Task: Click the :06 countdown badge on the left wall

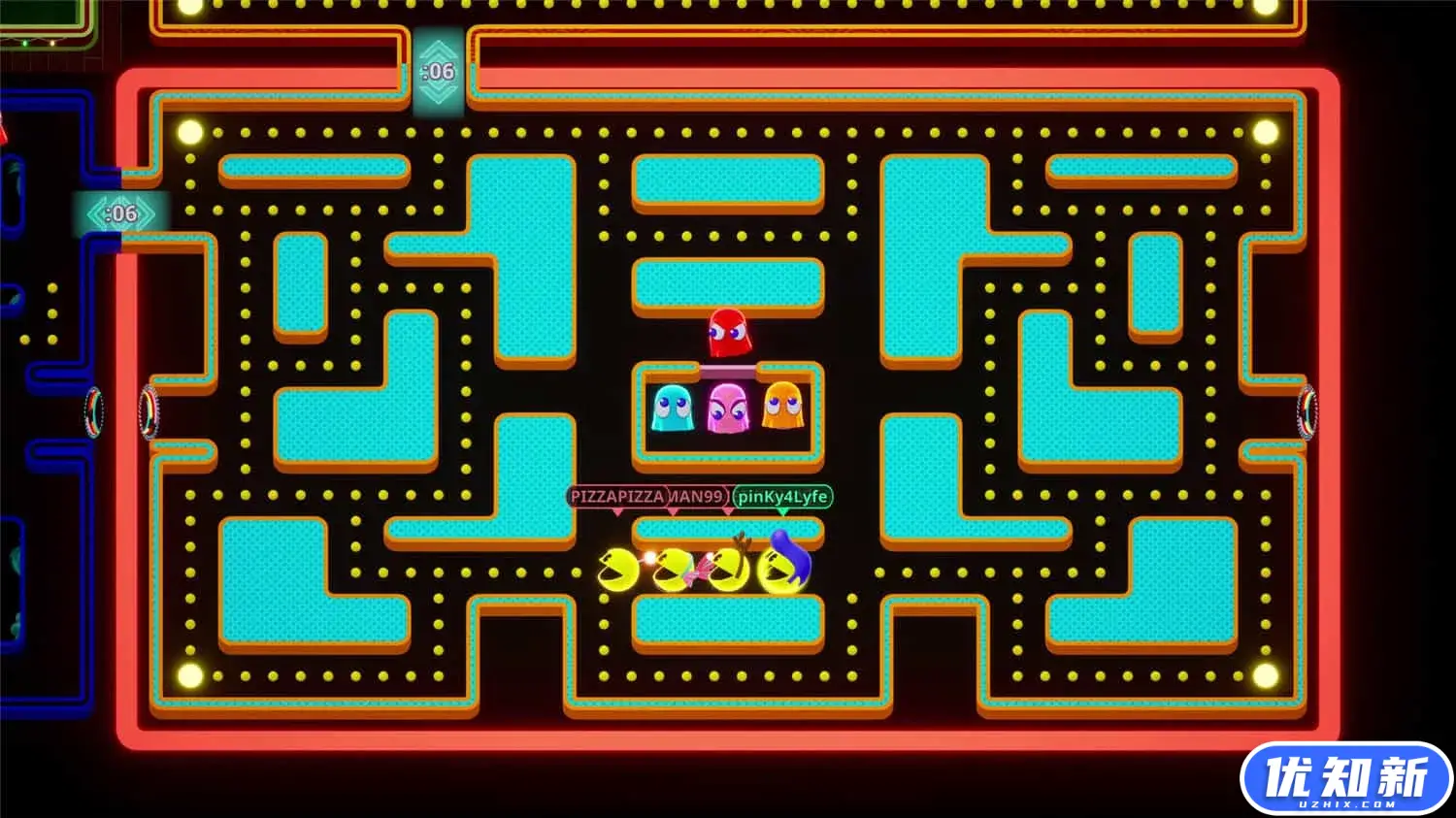Action: coord(120,213)
